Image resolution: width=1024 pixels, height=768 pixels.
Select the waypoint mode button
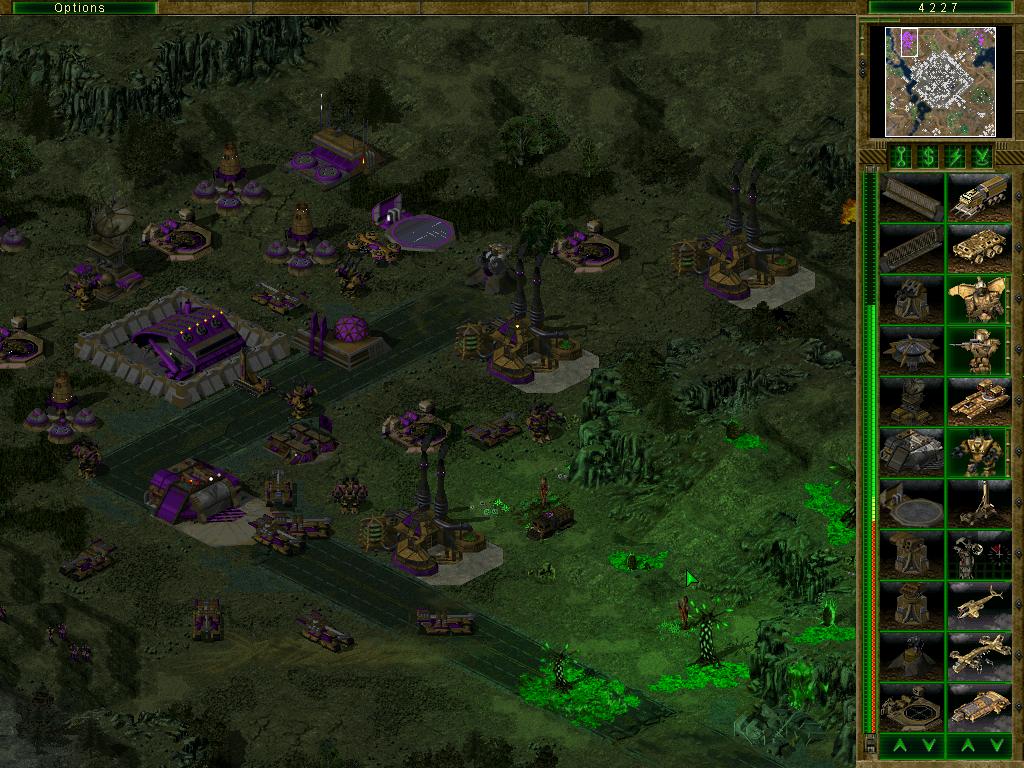pos(983,155)
